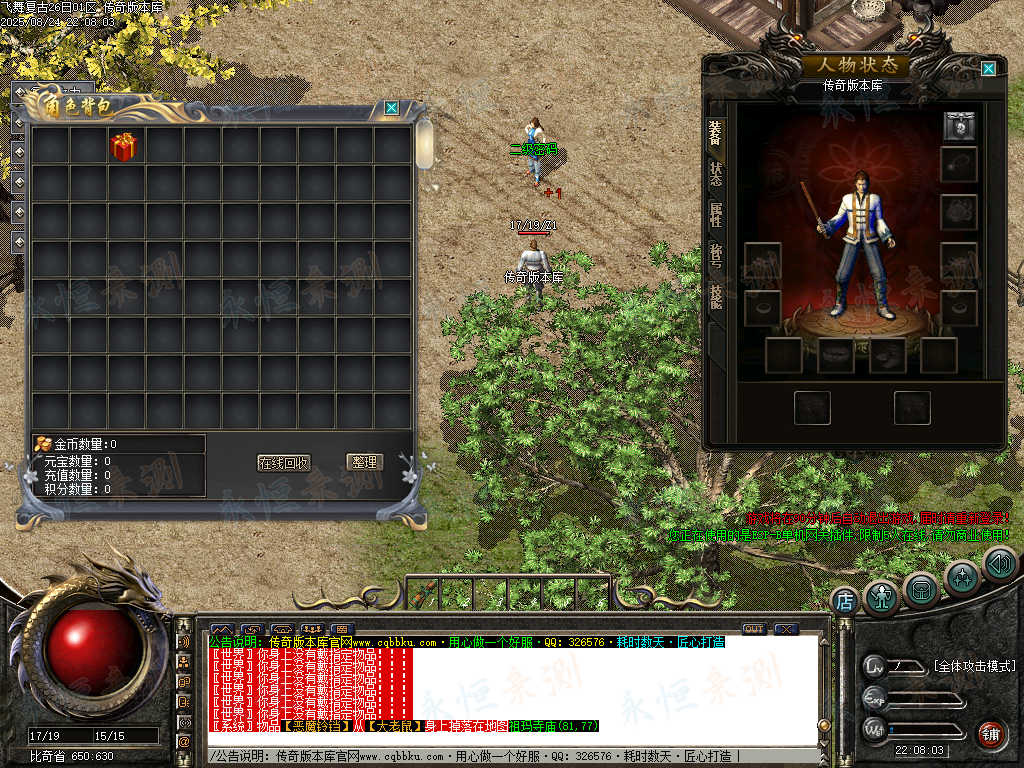Open the 属性 attributes tab

click(716, 214)
